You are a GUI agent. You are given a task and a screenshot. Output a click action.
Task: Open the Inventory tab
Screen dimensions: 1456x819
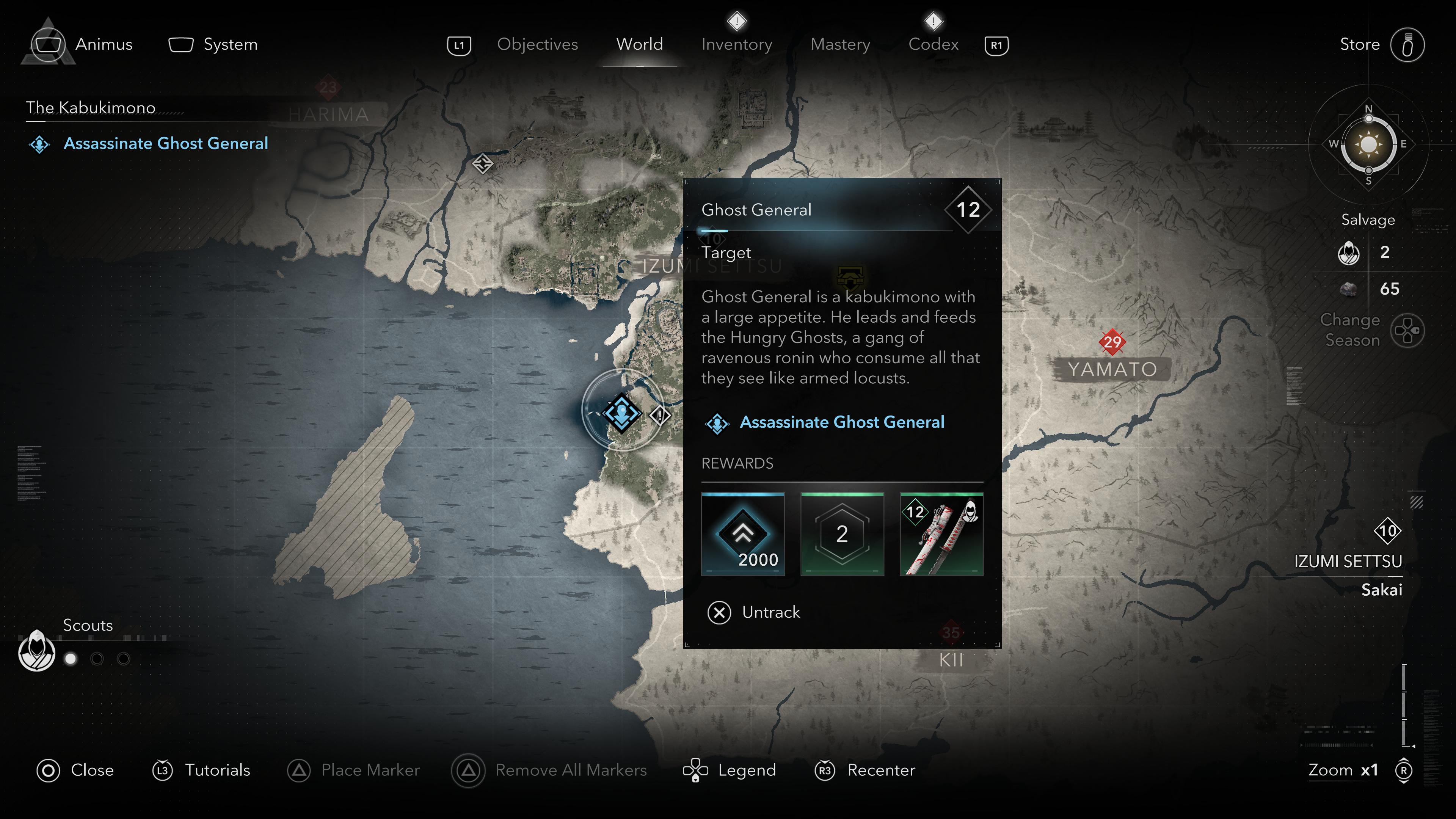click(x=736, y=44)
